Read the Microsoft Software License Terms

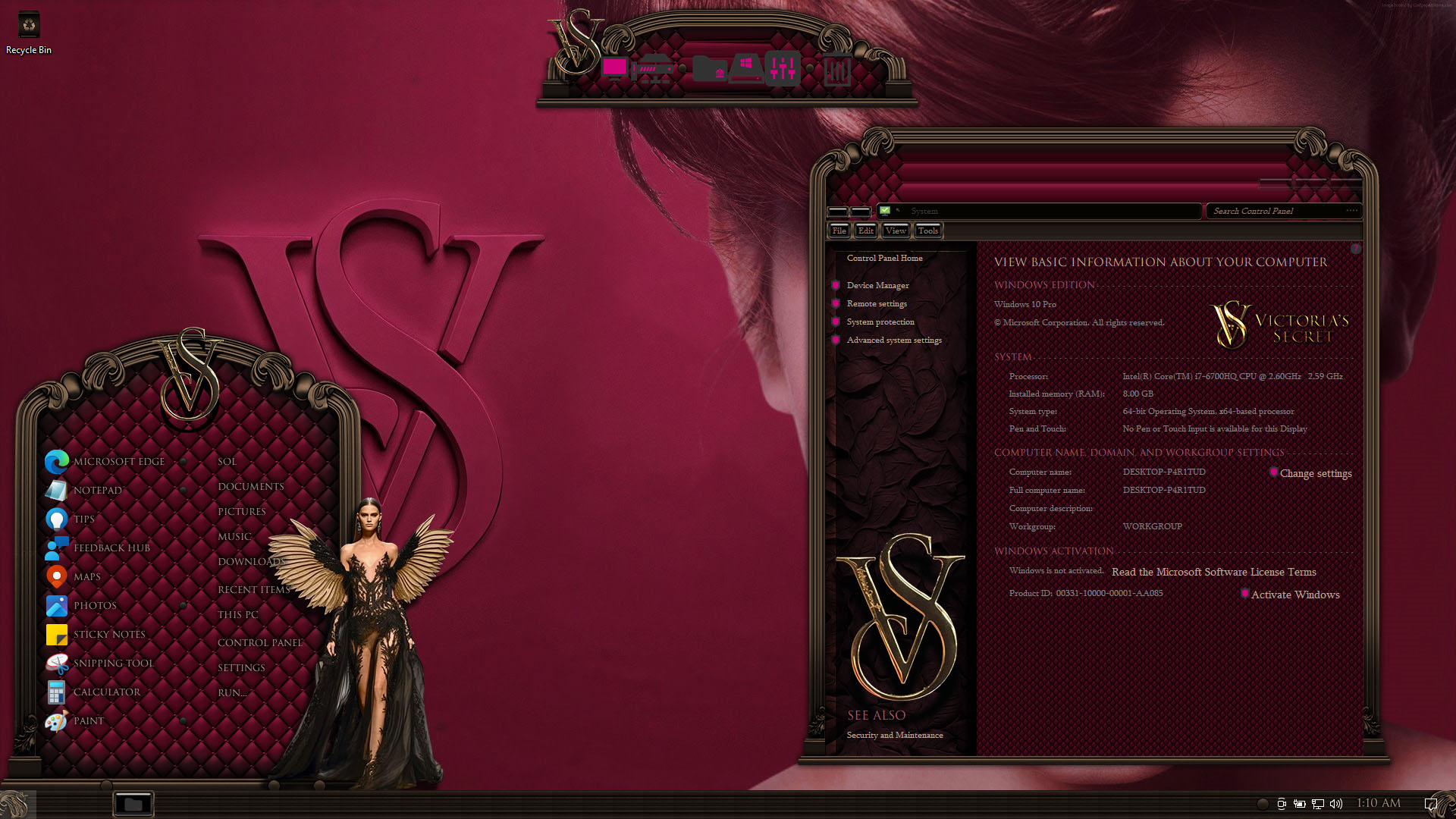[1213, 572]
